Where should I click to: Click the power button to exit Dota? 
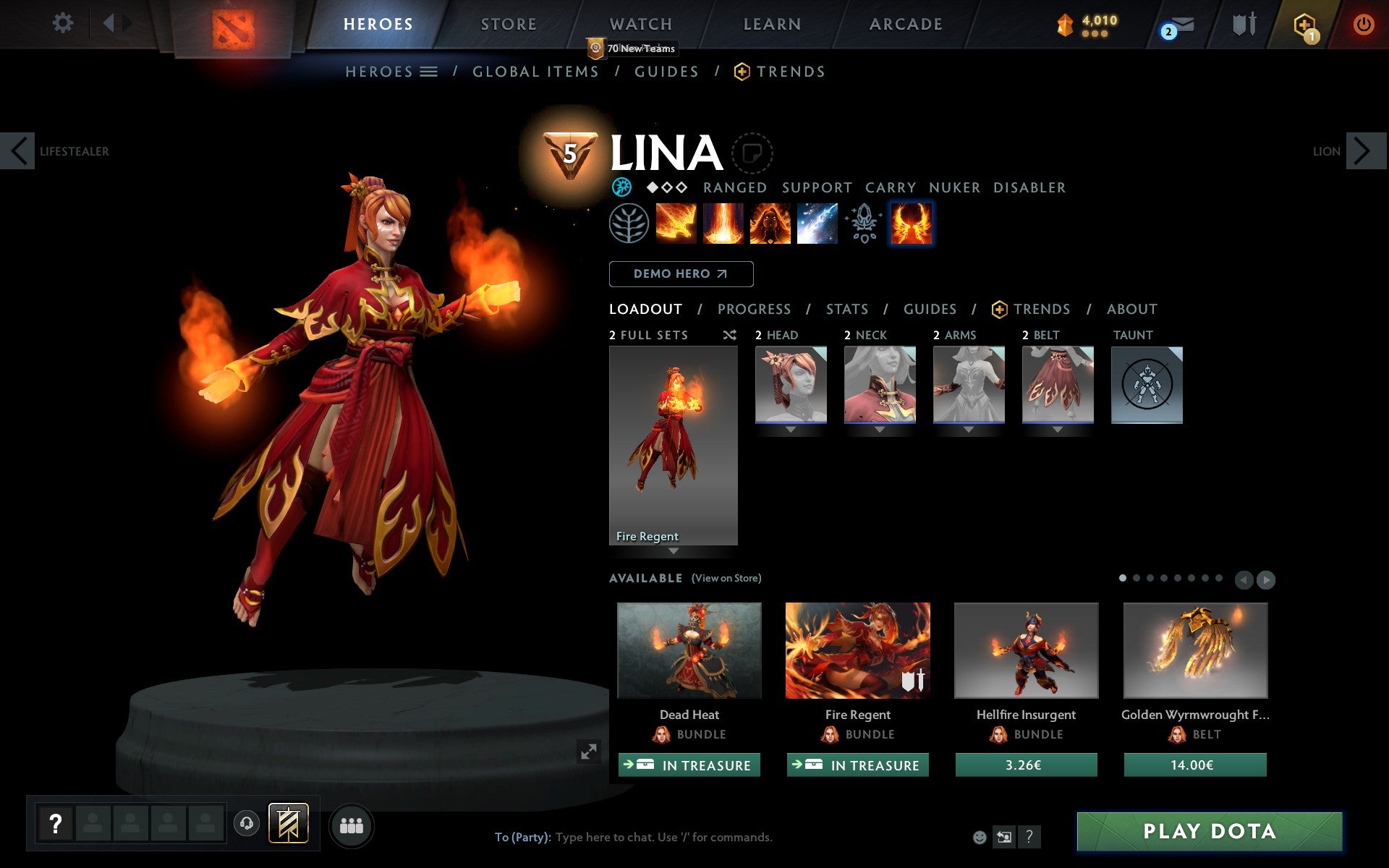point(1363,24)
